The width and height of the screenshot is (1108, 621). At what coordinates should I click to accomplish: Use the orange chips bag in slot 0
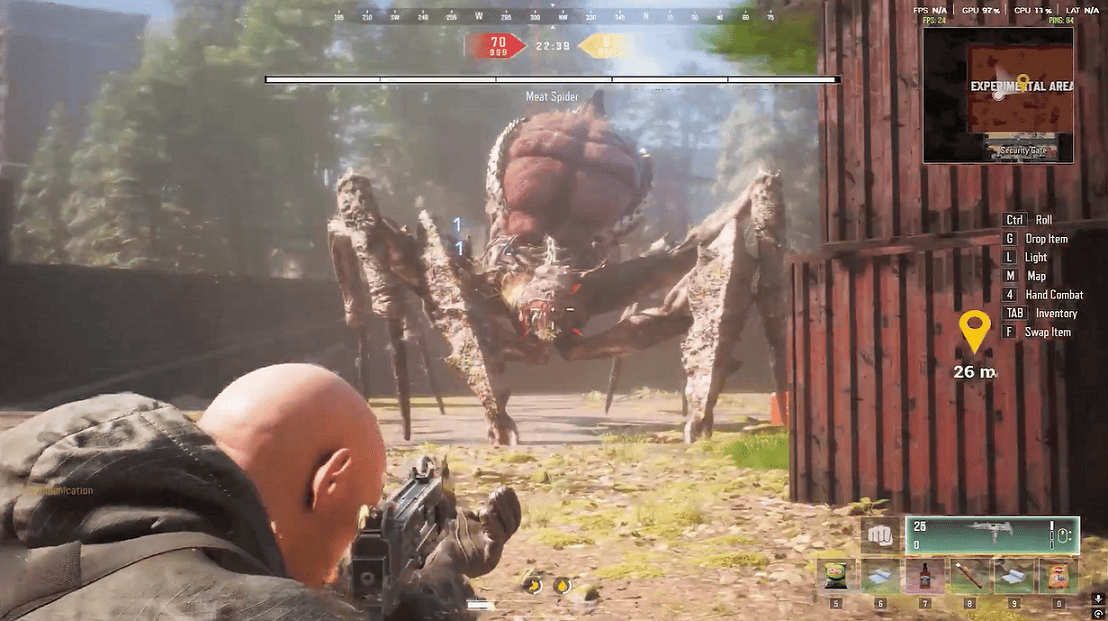[x=1058, y=577]
